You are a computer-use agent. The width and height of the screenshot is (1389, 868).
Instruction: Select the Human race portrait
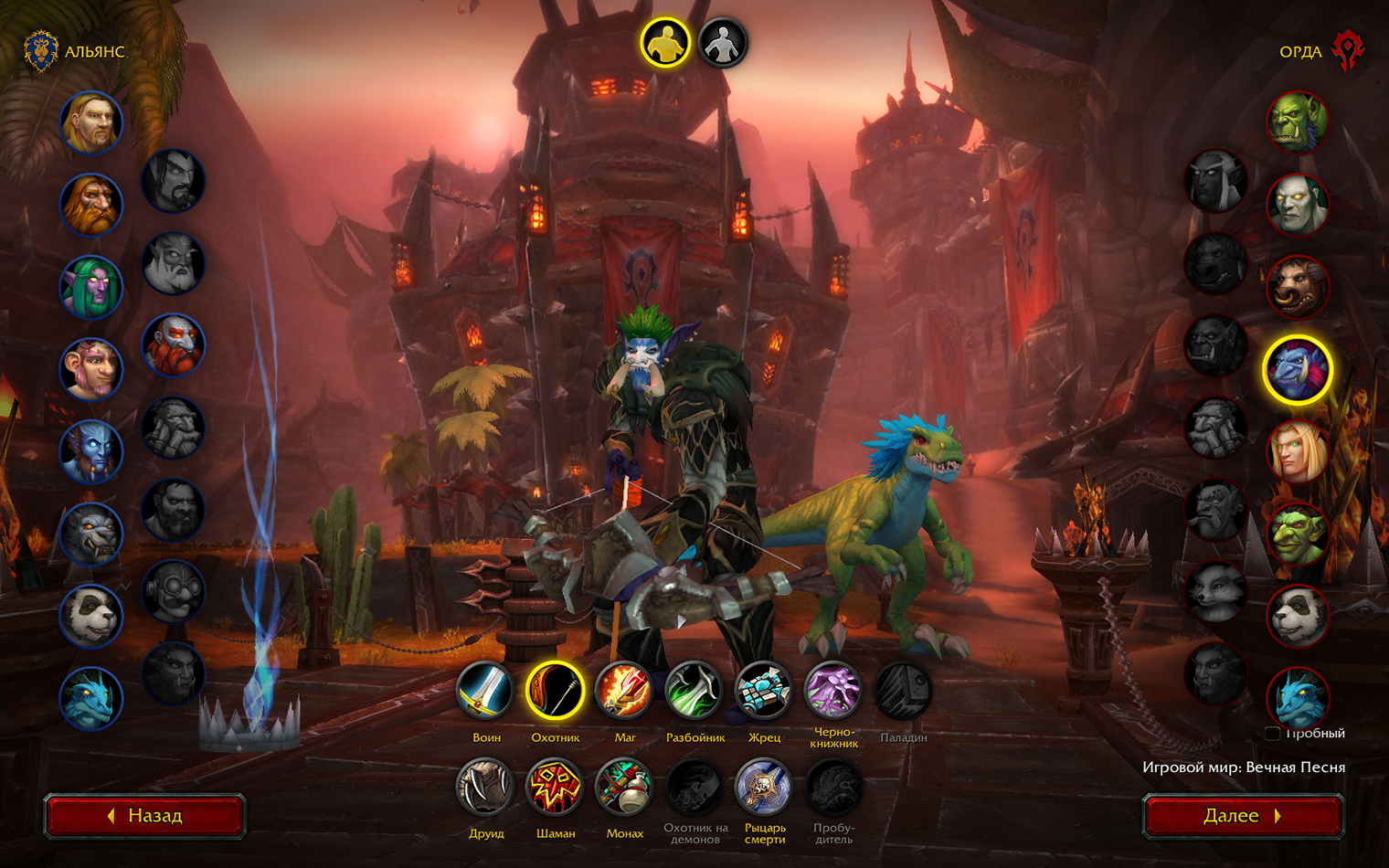point(91,122)
